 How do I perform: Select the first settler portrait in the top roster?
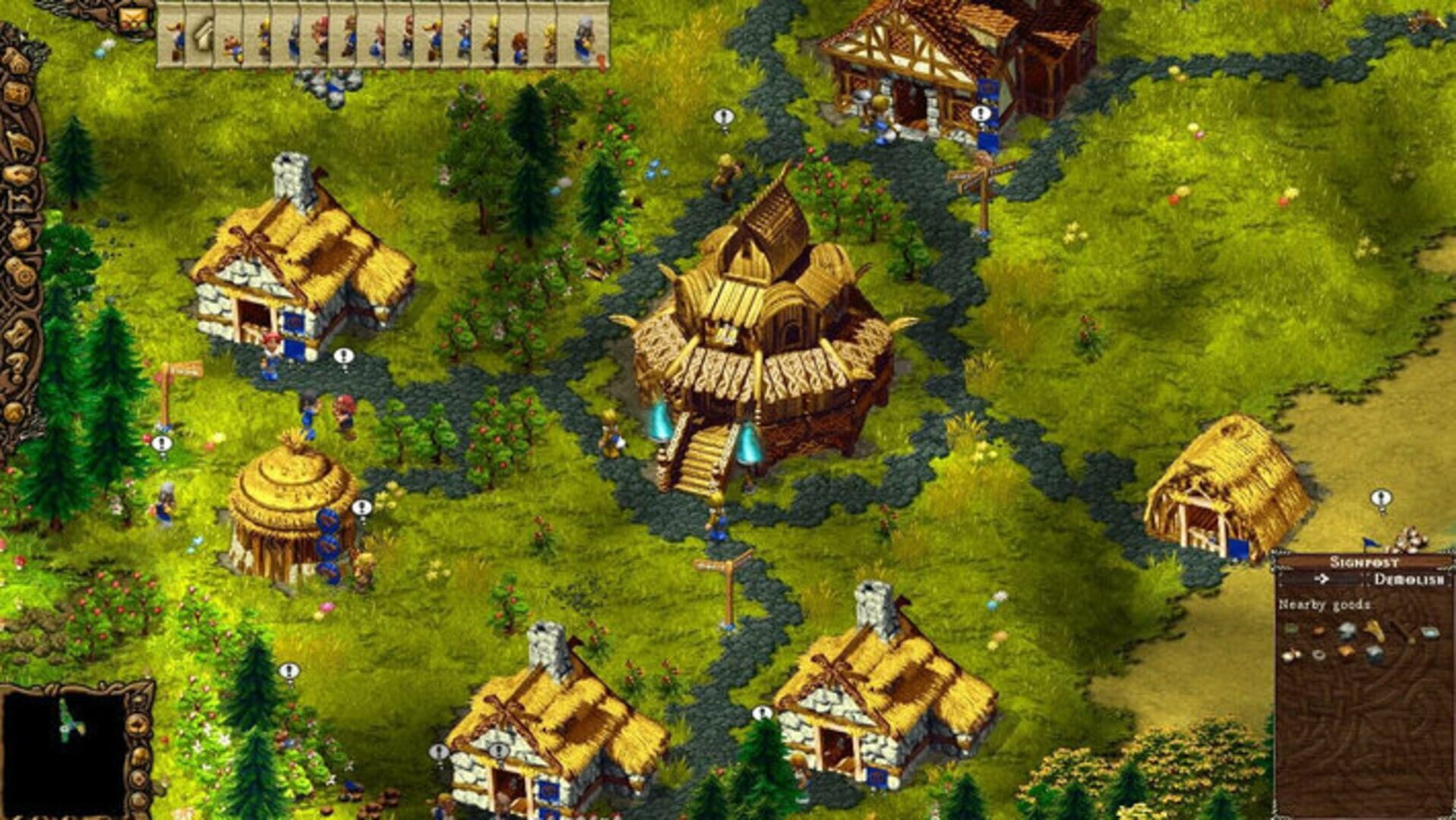point(175,34)
